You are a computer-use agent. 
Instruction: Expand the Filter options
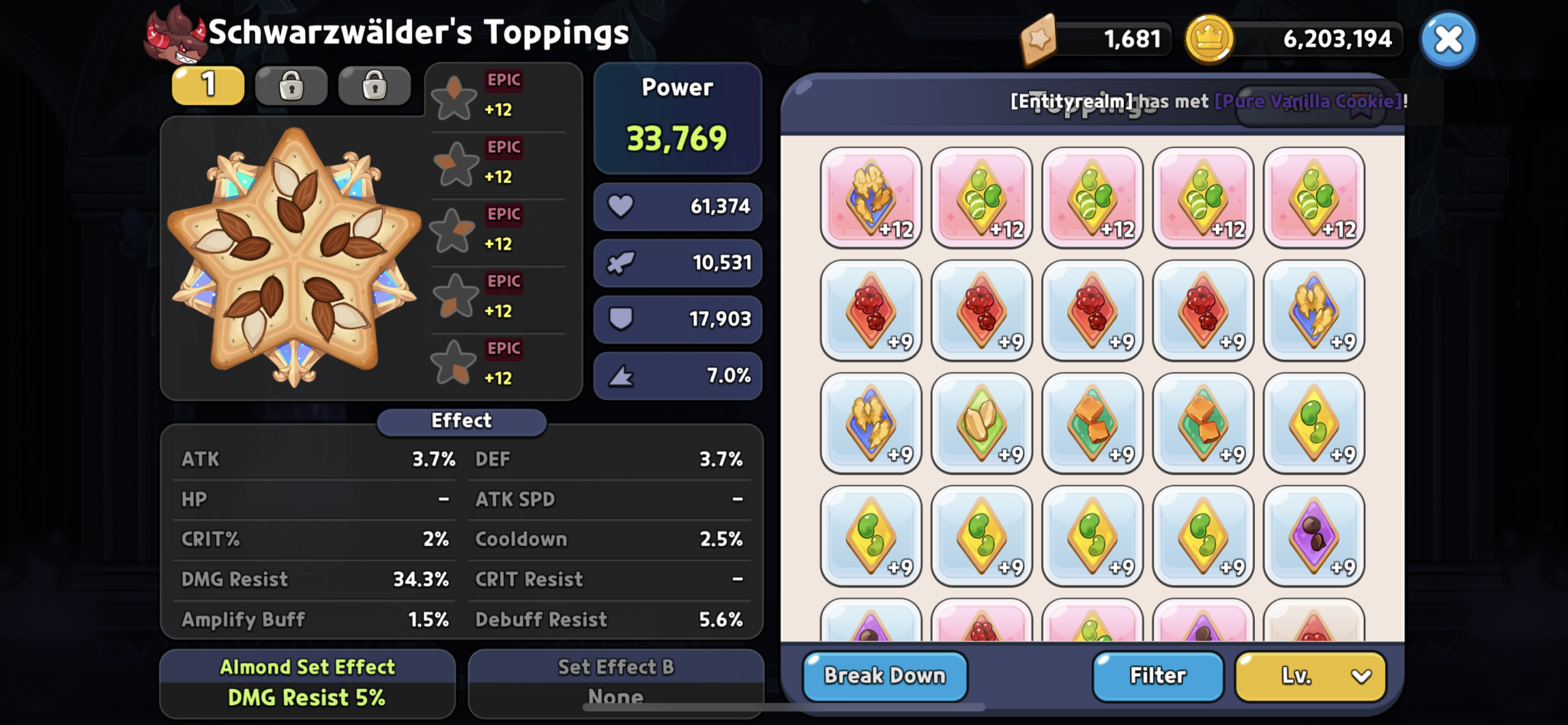coord(1158,676)
